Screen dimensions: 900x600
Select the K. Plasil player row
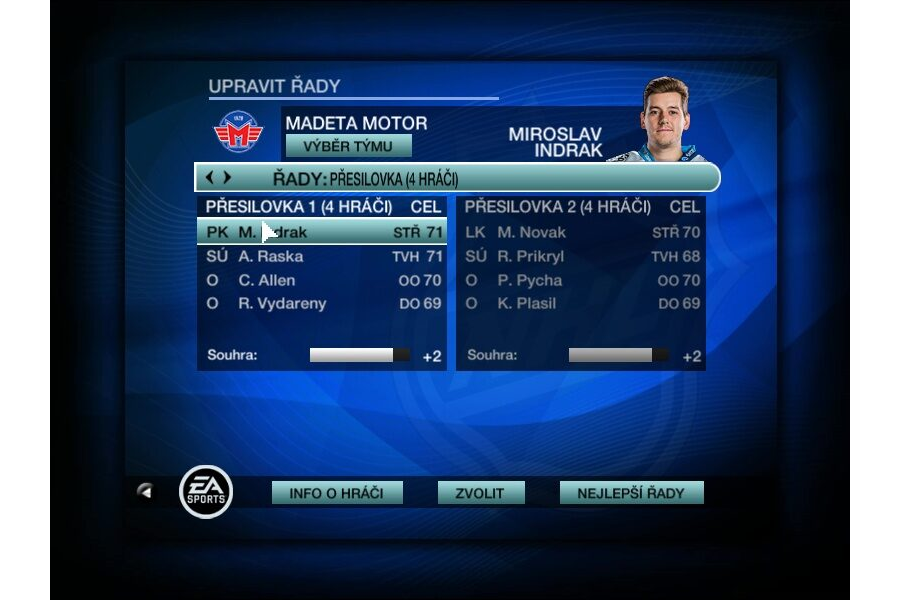pos(581,304)
